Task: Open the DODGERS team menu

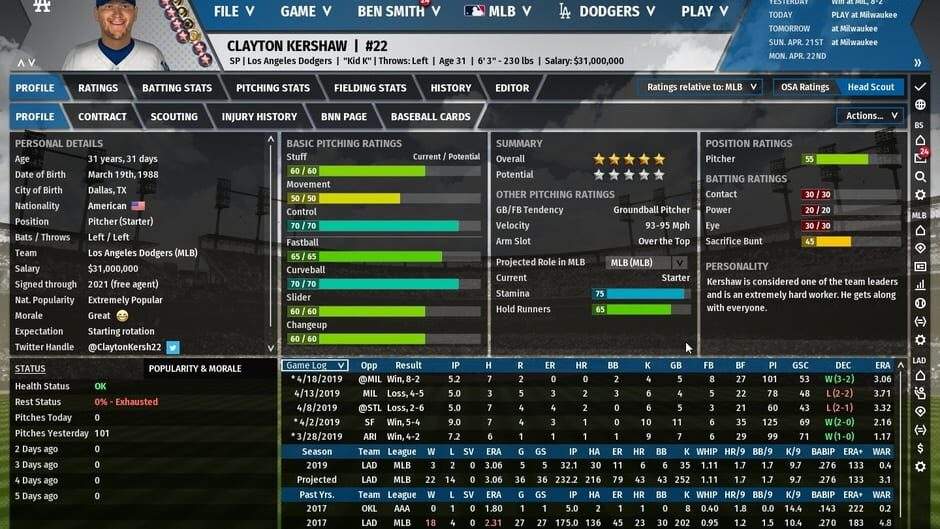Action: pos(608,12)
